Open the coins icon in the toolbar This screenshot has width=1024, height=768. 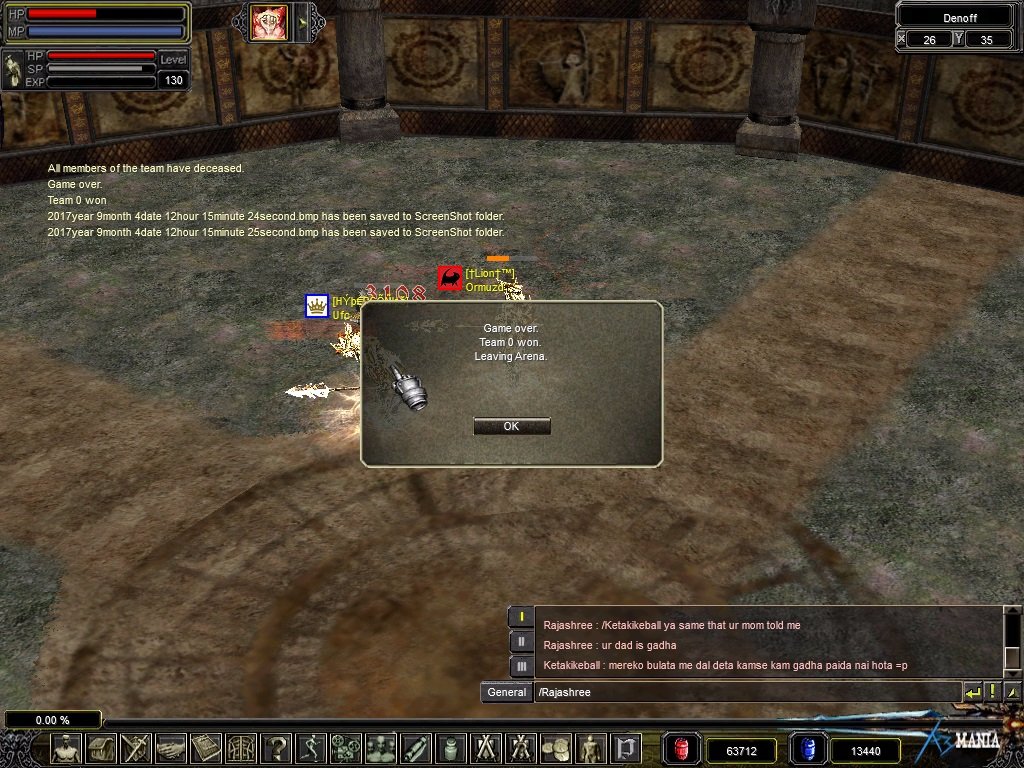555,748
